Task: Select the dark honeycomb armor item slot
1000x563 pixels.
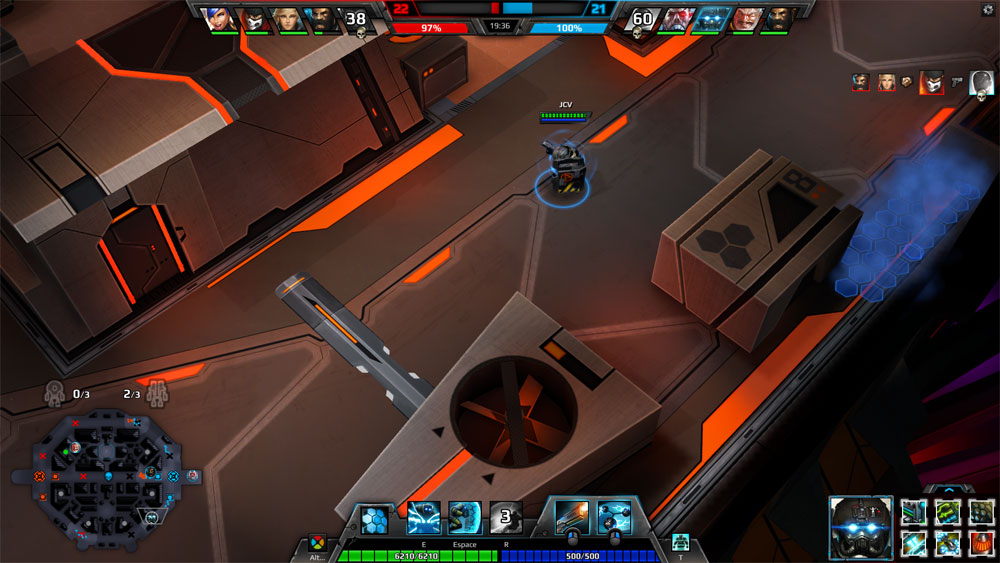Action: click(980, 512)
